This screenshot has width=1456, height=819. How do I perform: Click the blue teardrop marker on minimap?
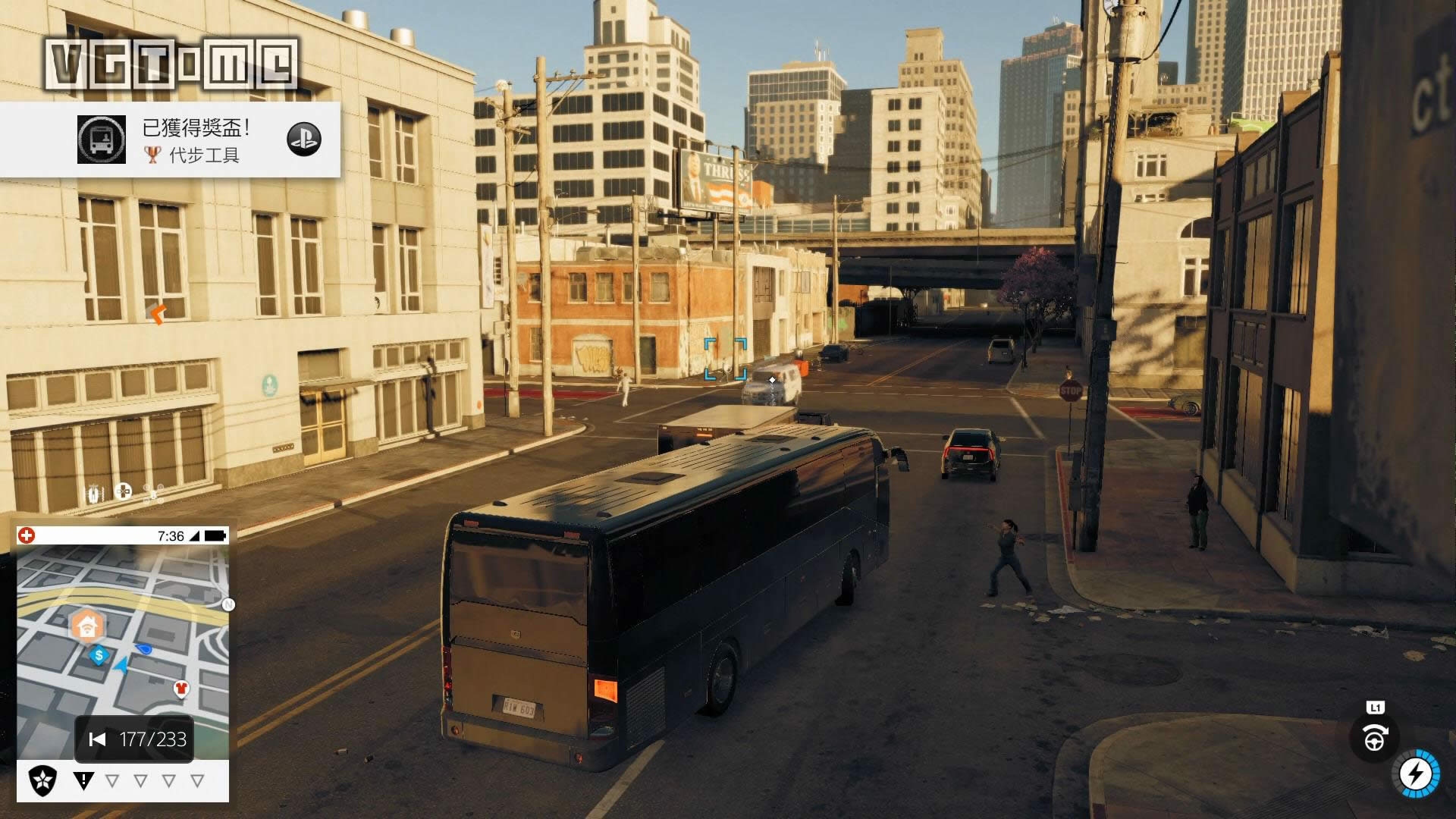coord(143,649)
